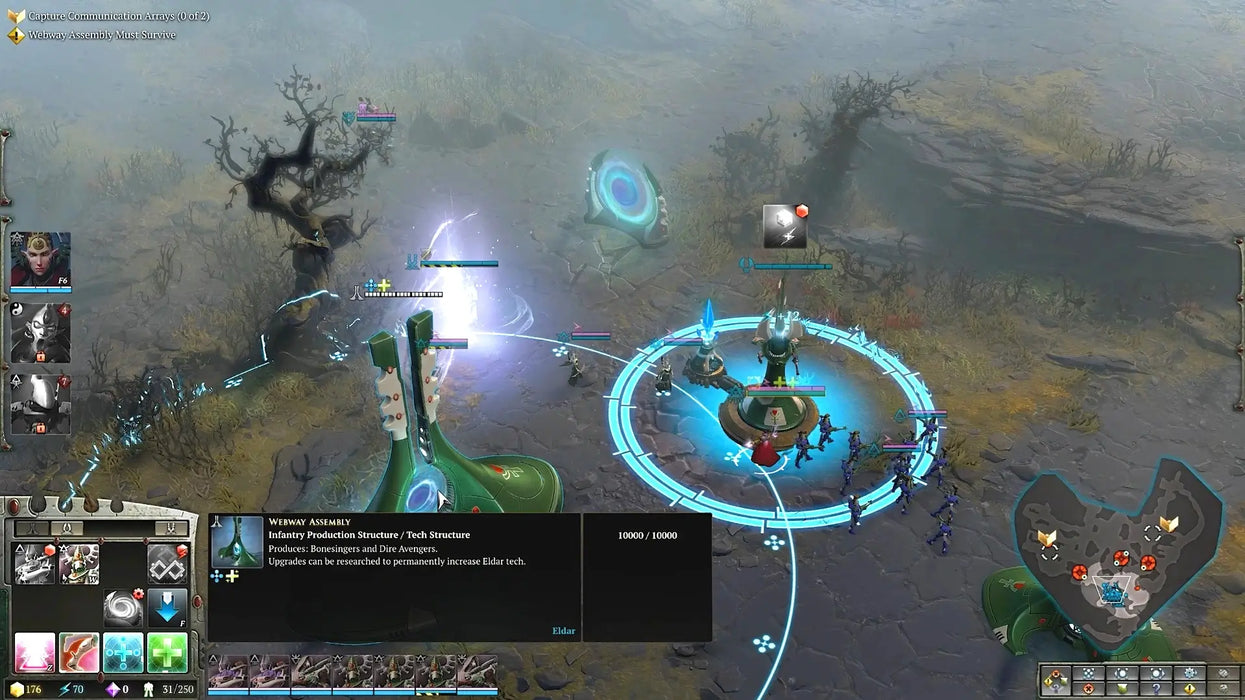Click the left gold objective marker on minimap
The width and height of the screenshot is (1245, 700).
click(1047, 539)
